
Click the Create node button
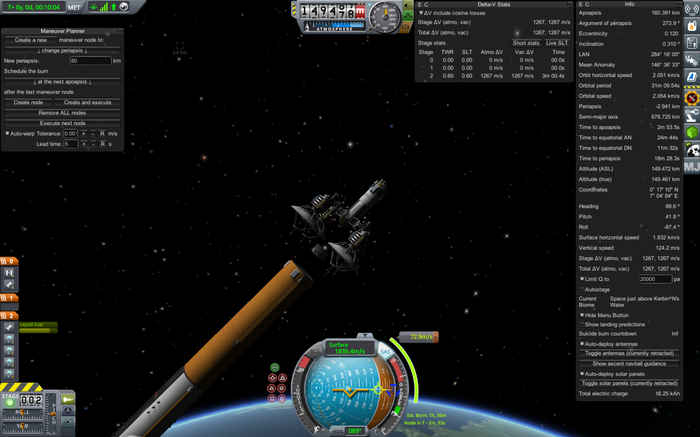click(x=28, y=102)
